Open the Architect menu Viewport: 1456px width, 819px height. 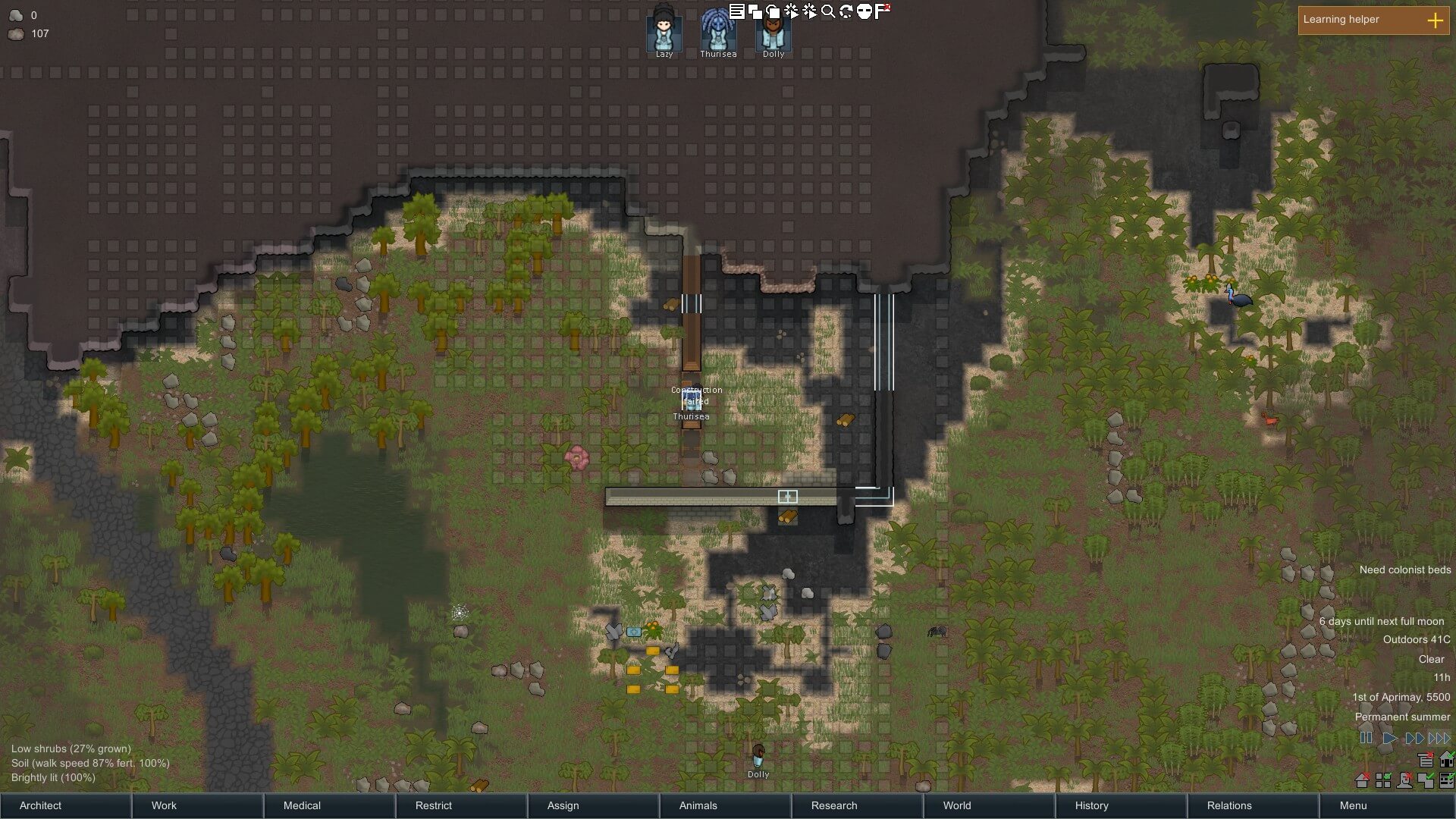point(65,805)
